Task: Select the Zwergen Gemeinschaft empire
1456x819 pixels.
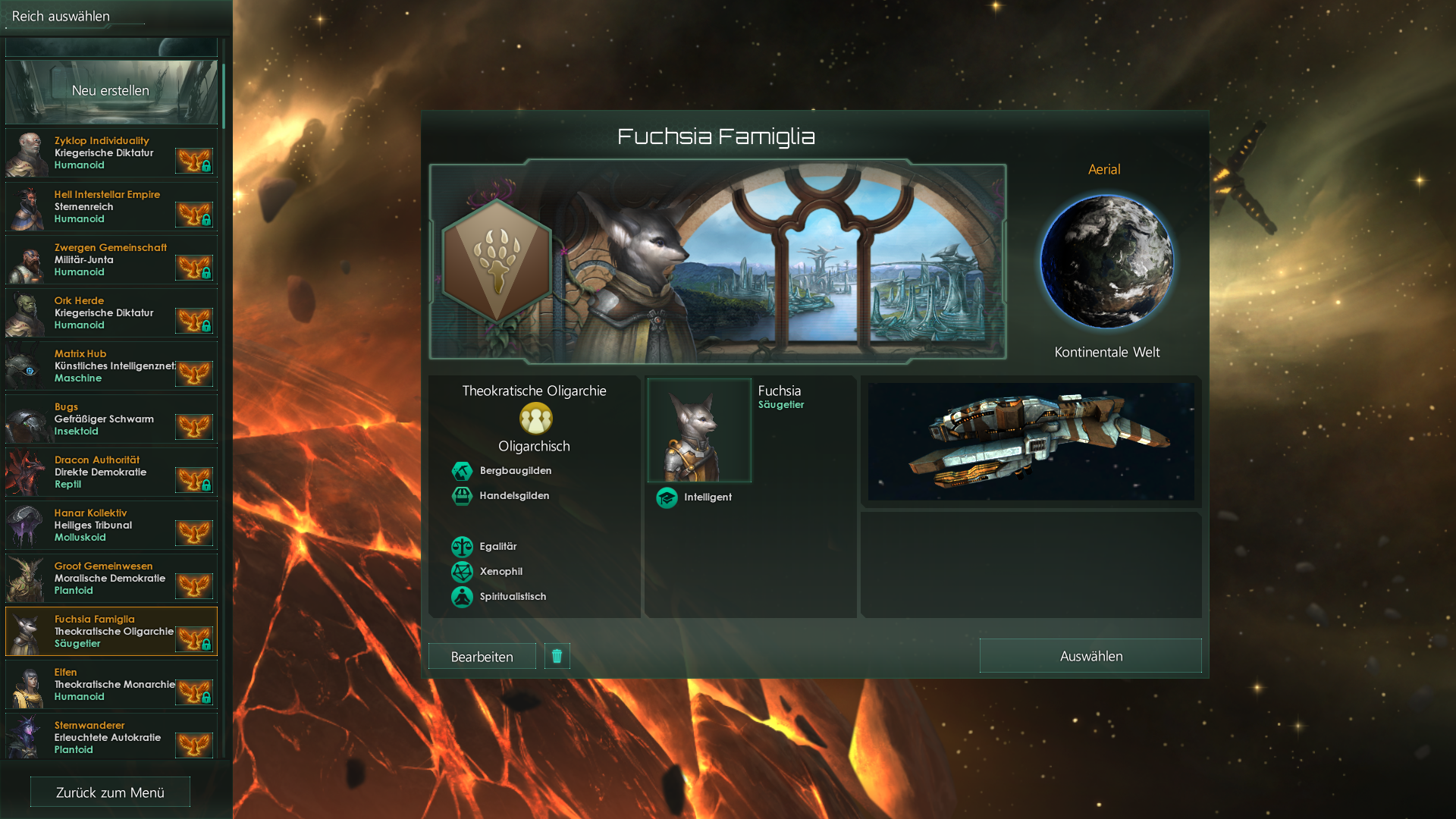Action: 111,259
